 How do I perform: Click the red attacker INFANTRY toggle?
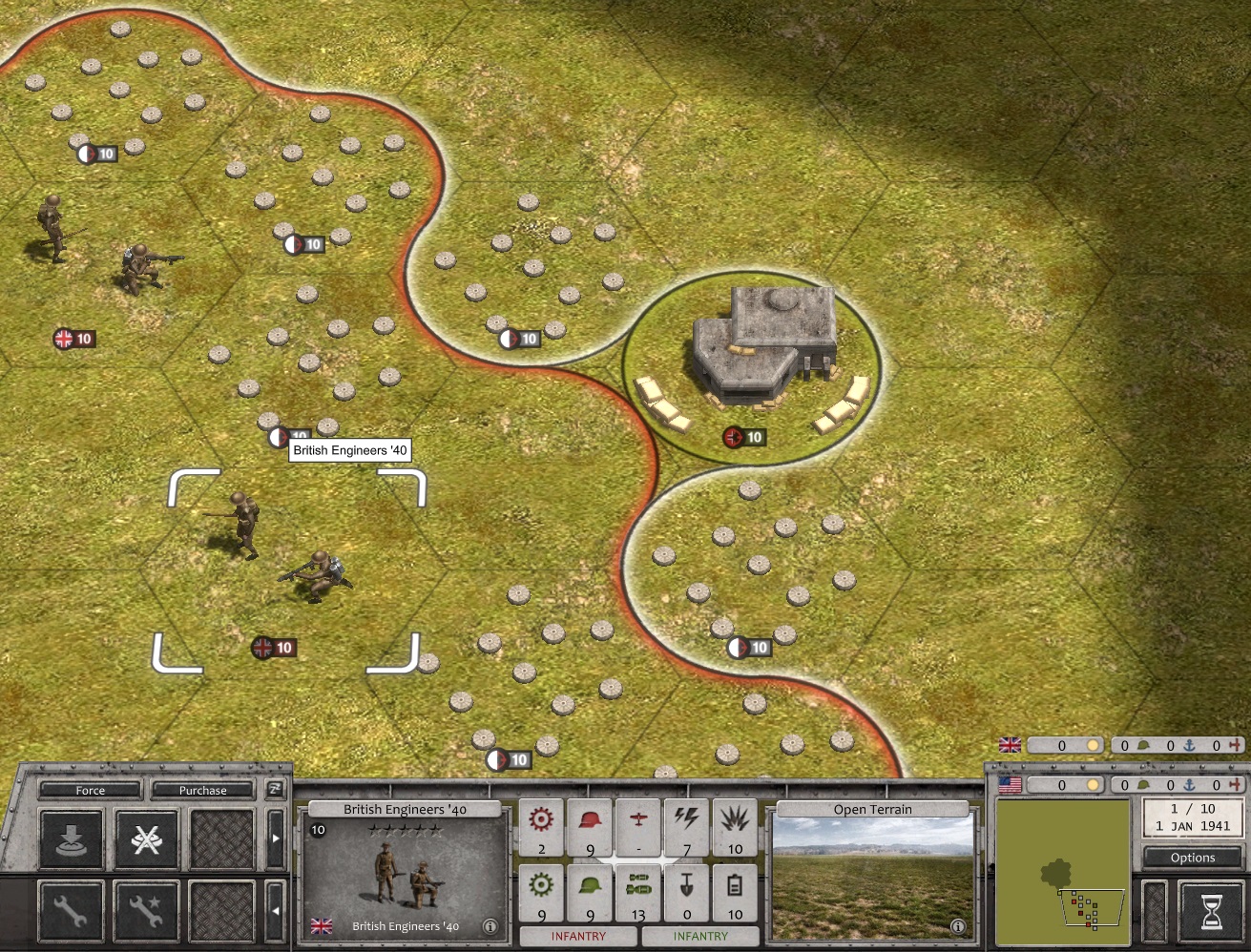pyautogui.click(x=576, y=936)
